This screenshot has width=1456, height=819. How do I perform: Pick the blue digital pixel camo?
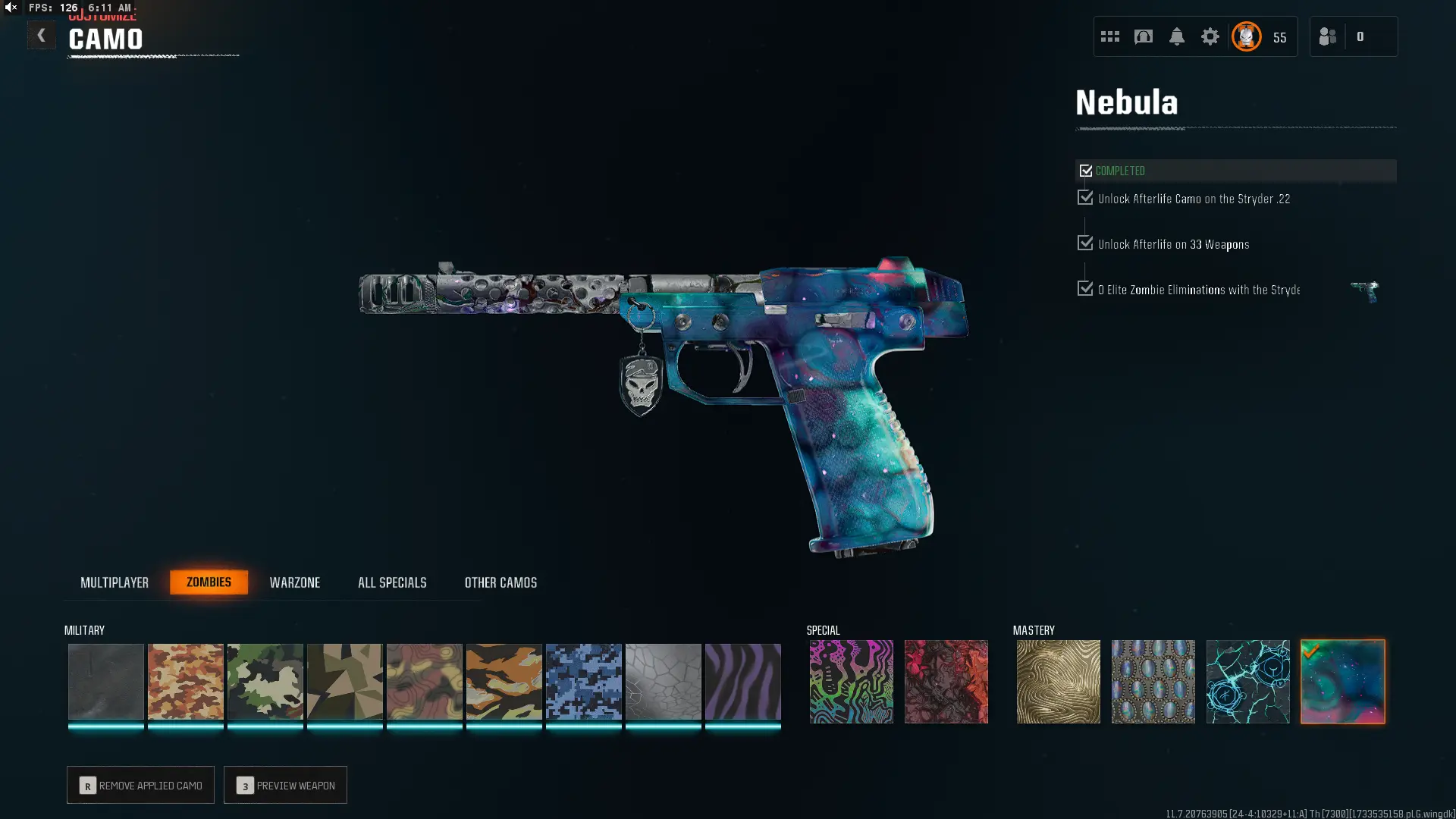click(583, 681)
